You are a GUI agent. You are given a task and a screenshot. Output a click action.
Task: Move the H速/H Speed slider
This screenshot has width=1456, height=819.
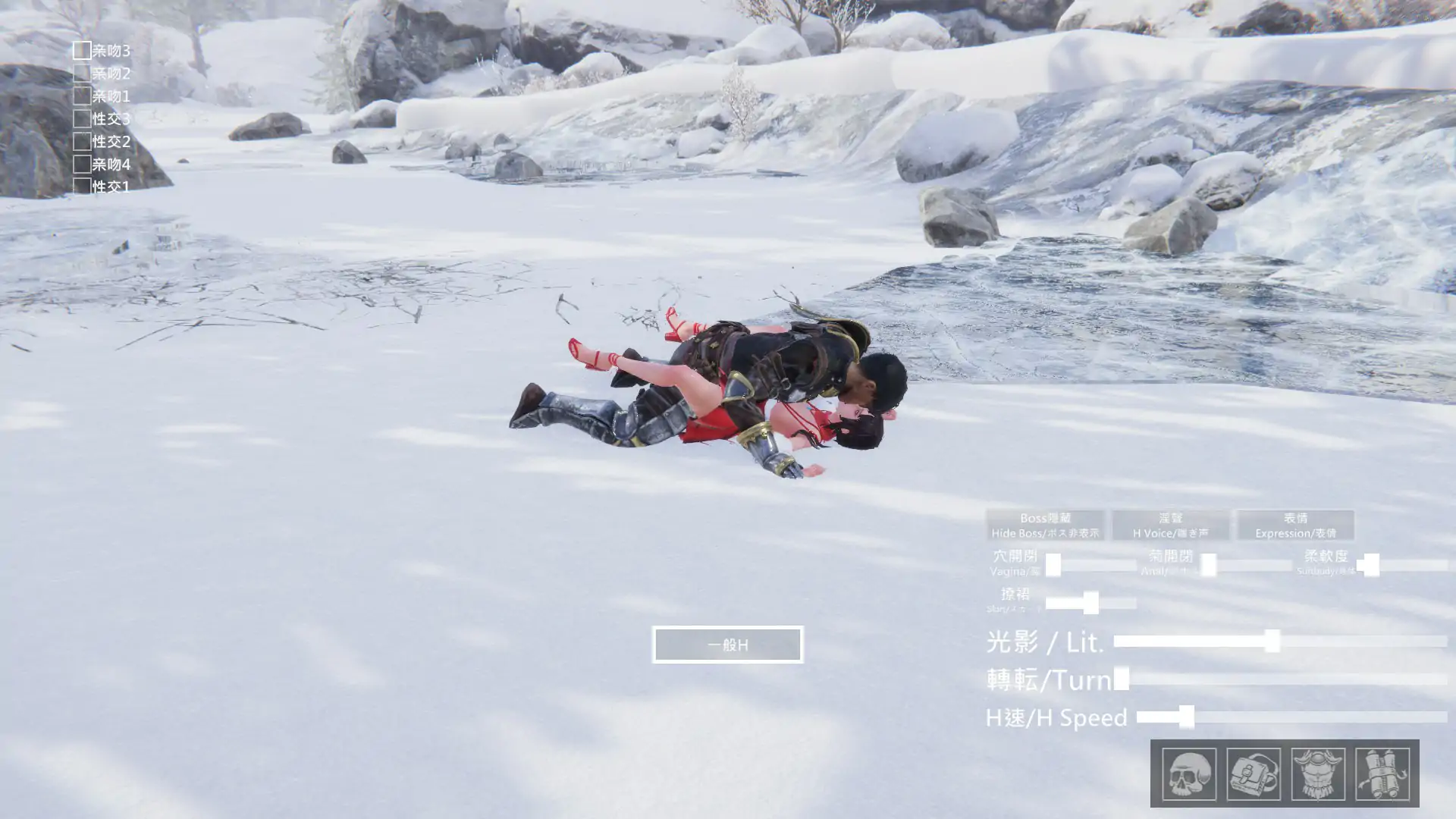click(1185, 715)
